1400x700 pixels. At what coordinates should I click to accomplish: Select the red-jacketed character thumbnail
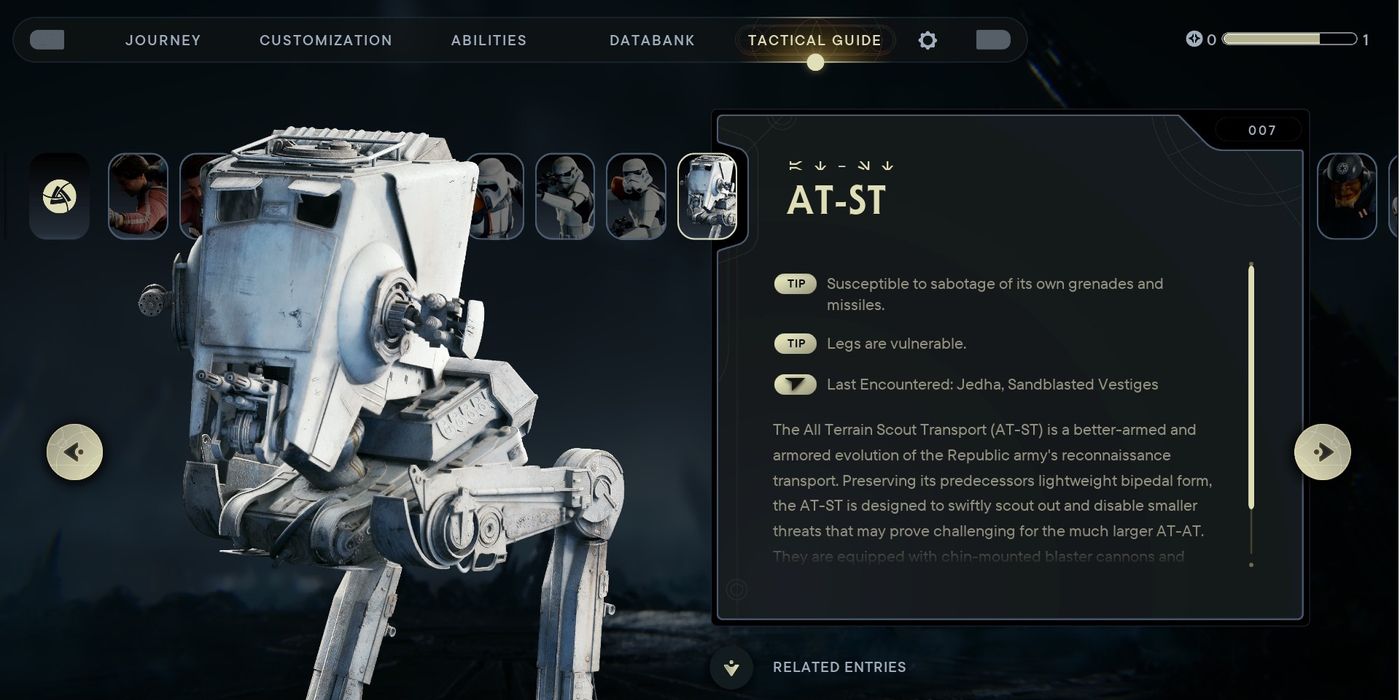[x=138, y=196]
